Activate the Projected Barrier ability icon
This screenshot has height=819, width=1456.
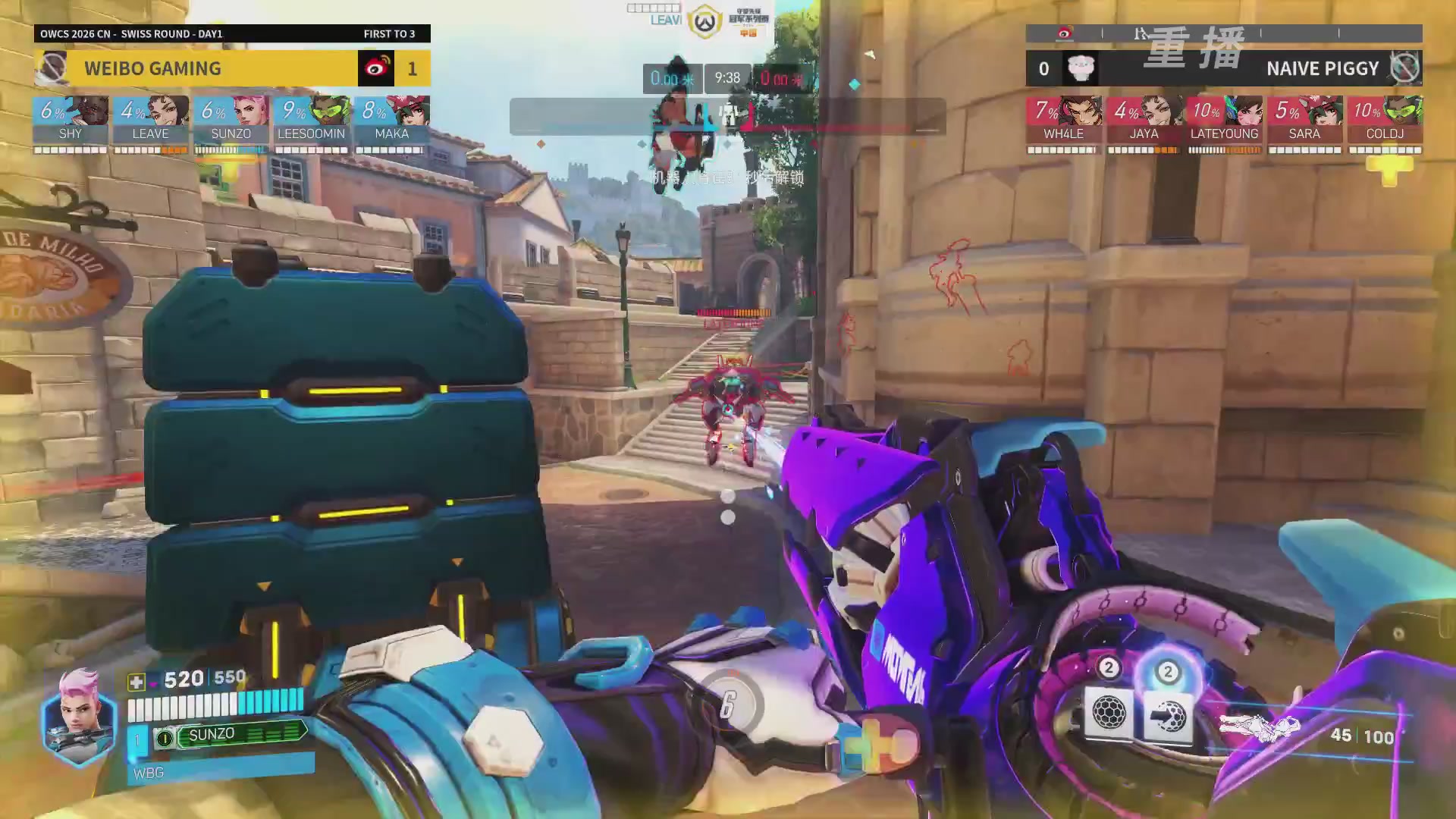(1168, 714)
